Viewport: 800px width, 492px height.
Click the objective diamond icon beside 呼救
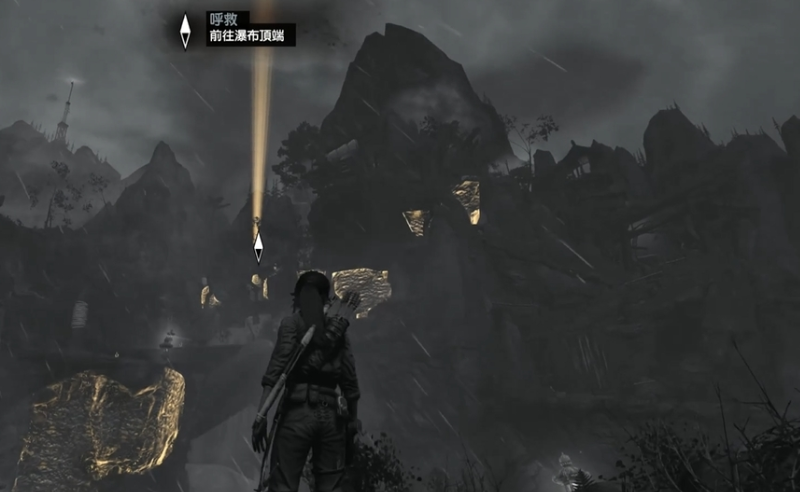pyautogui.click(x=185, y=30)
